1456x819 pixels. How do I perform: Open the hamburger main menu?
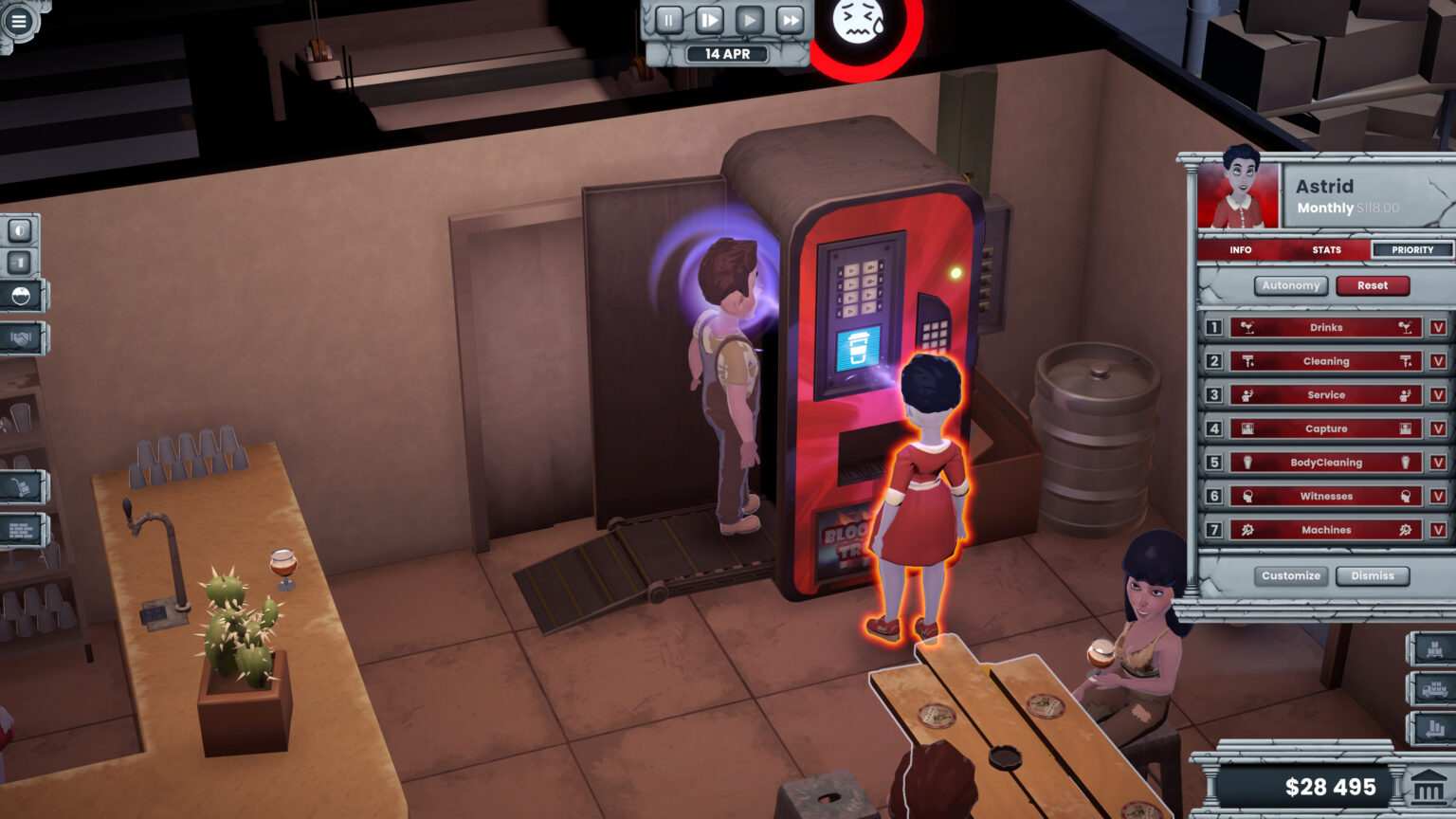pos(19,20)
